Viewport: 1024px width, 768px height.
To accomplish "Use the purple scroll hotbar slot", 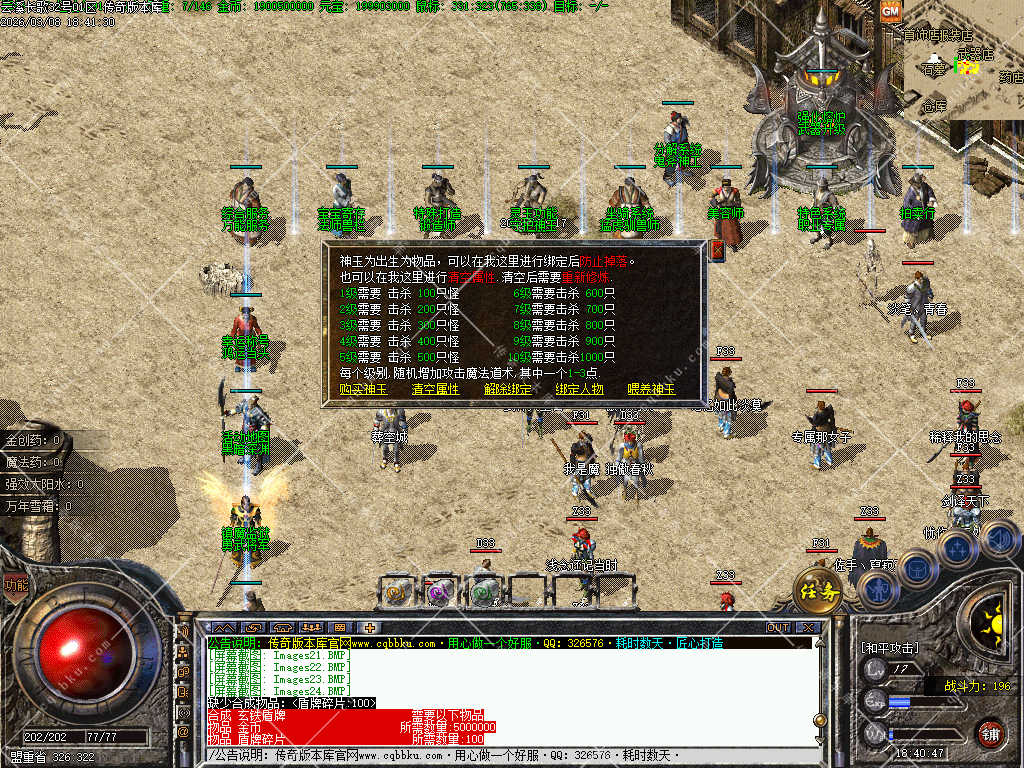I will tap(439, 592).
